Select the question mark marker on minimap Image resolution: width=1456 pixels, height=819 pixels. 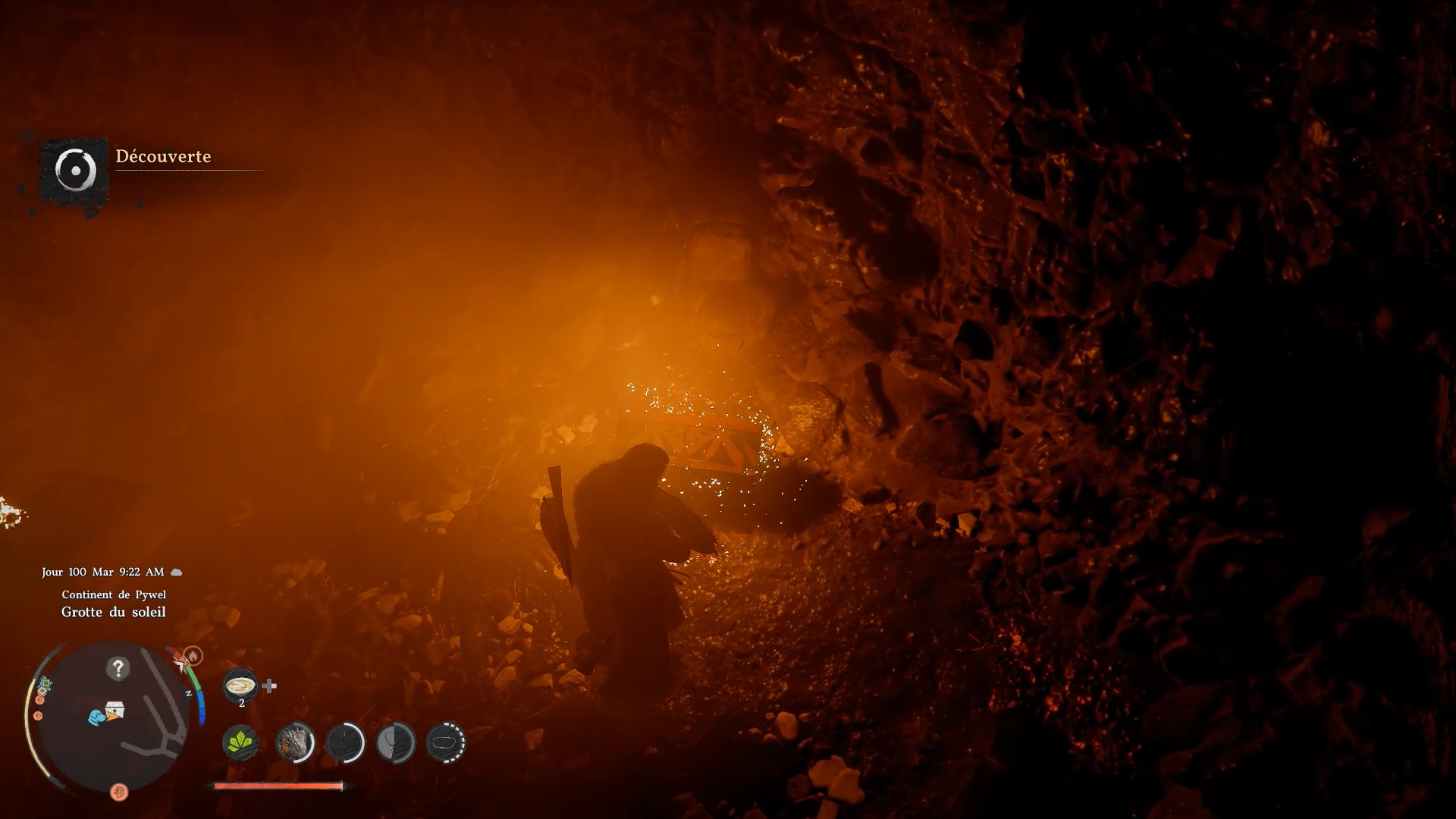tap(118, 668)
